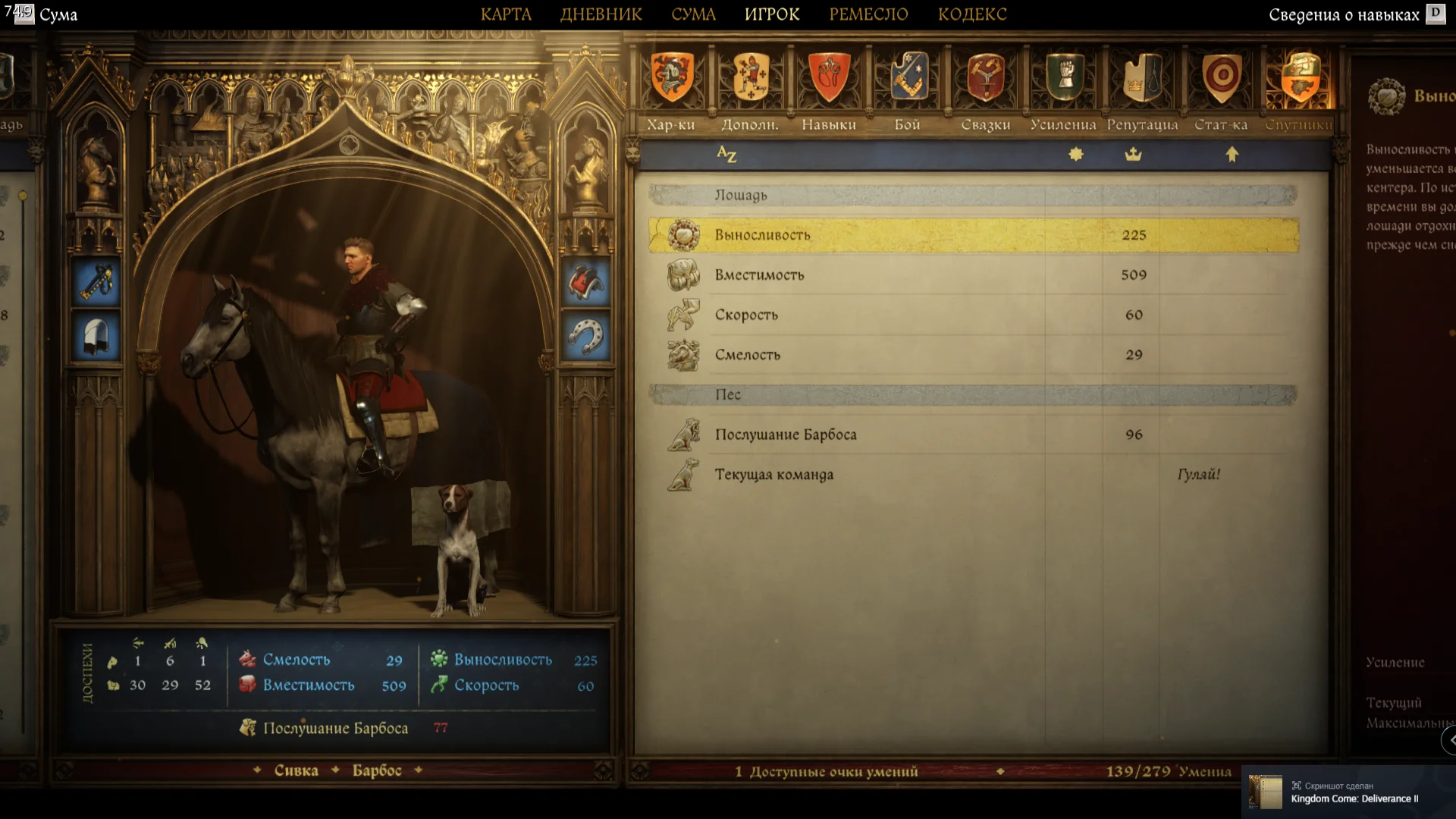The width and height of the screenshot is (1456, 819).
Task: Open the СУМА inventory menu
Action: [693, 14]
